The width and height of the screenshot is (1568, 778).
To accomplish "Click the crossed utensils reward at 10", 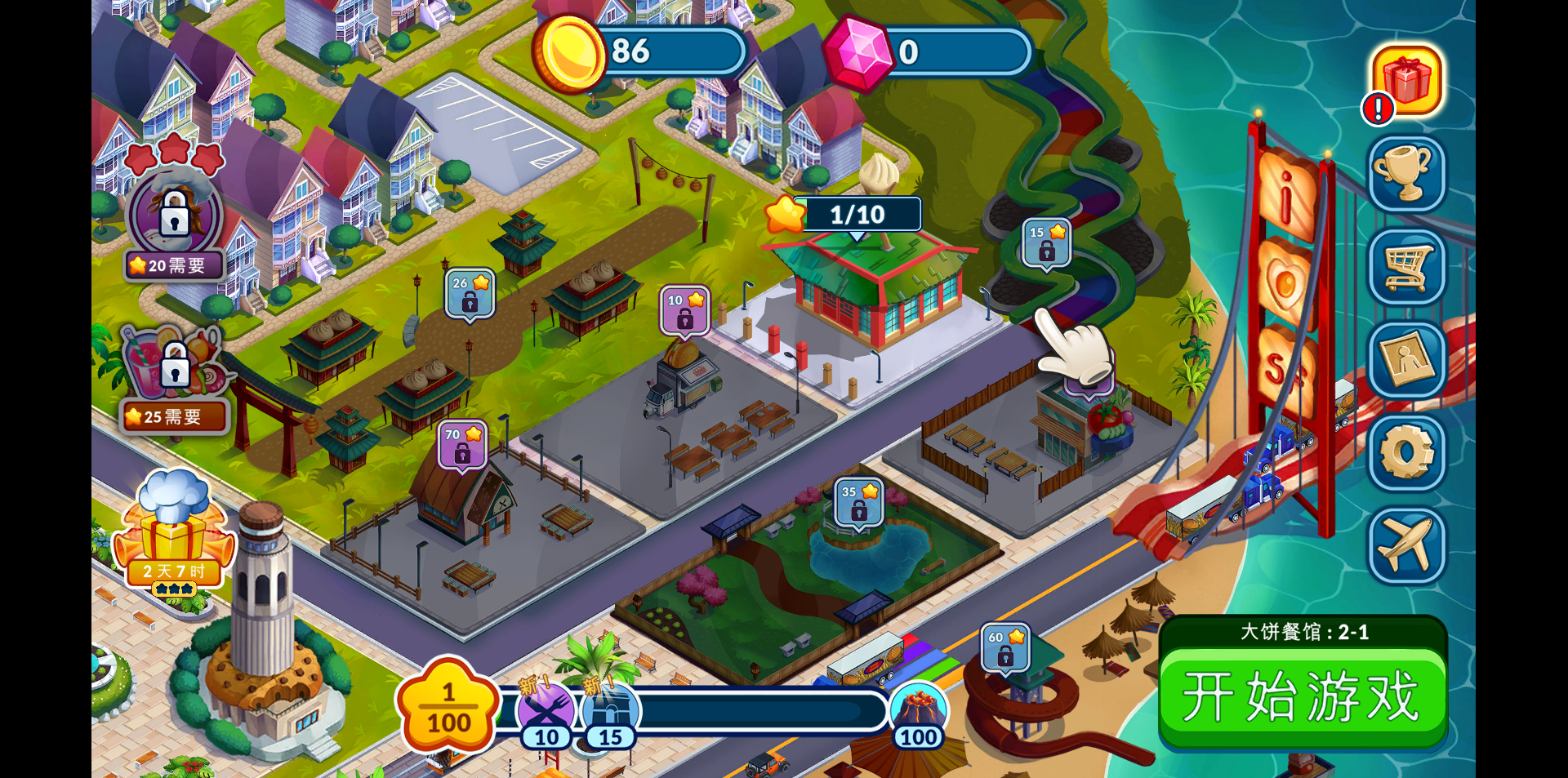I will pyautogui.click(x=546, y=710).
